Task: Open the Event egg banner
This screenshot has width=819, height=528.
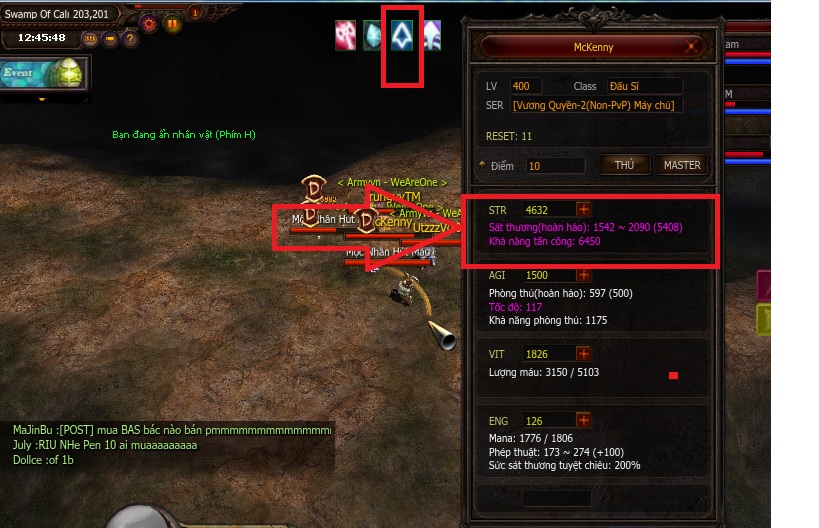Action: pos(45,73)
